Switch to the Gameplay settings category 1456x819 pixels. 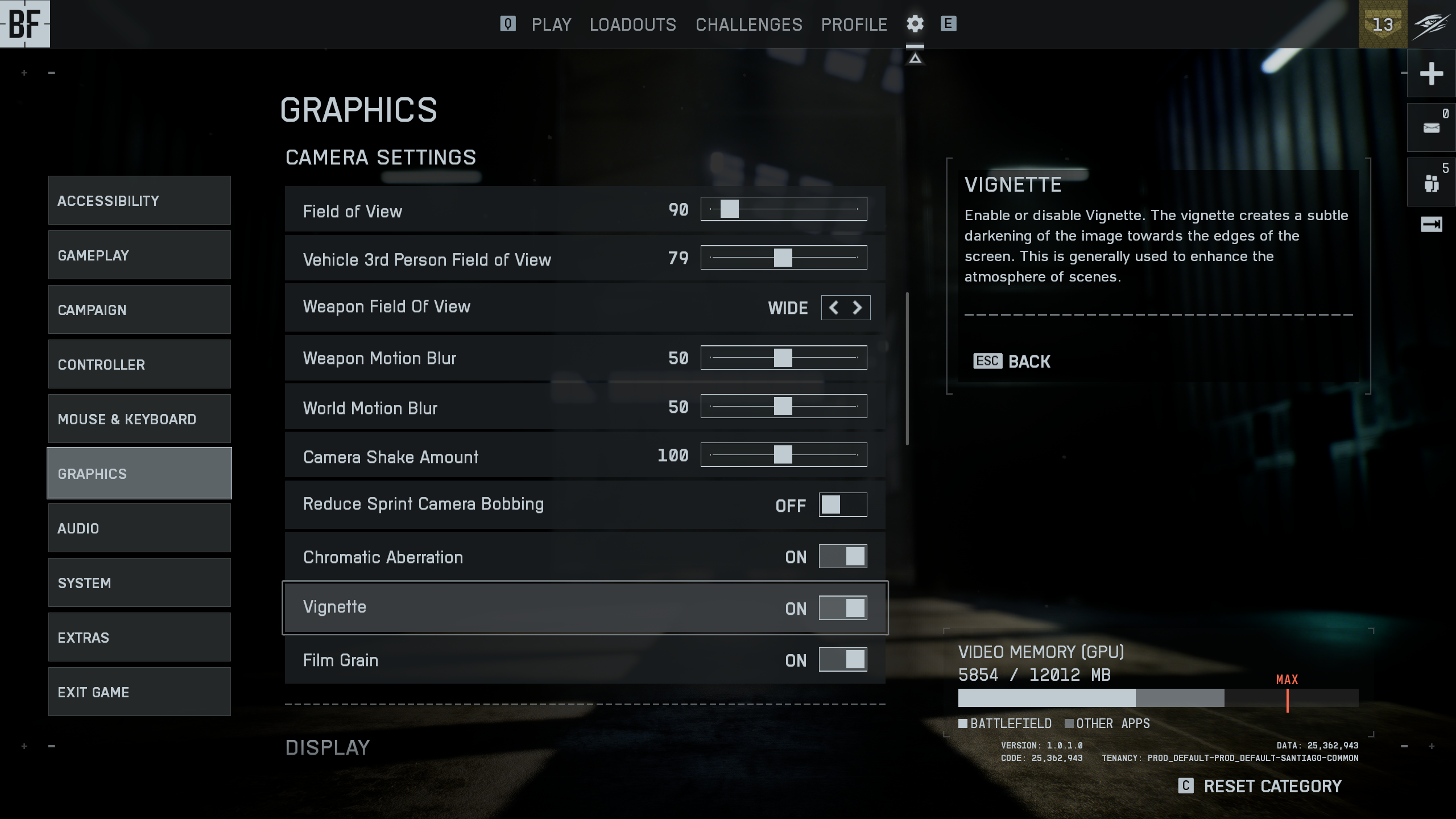139,255
